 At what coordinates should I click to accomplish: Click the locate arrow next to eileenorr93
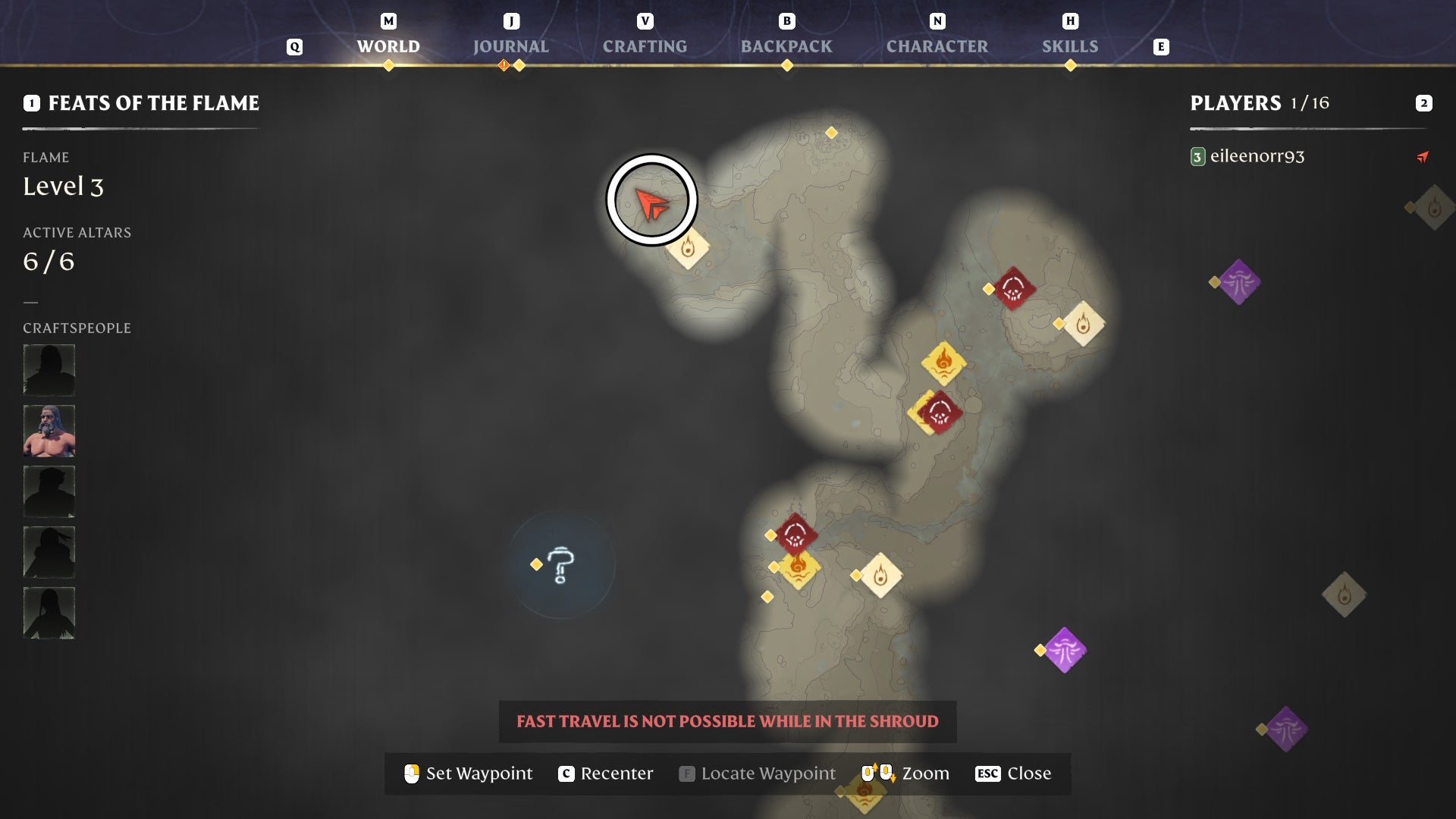(1423, 157)
